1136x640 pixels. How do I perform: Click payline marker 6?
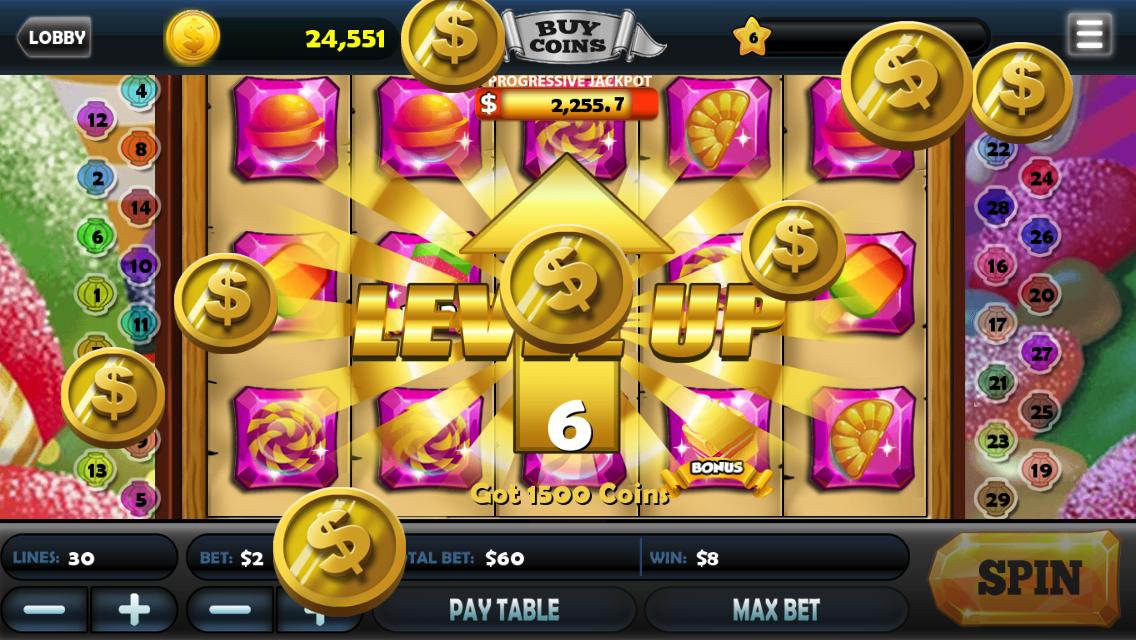[97, 237]
